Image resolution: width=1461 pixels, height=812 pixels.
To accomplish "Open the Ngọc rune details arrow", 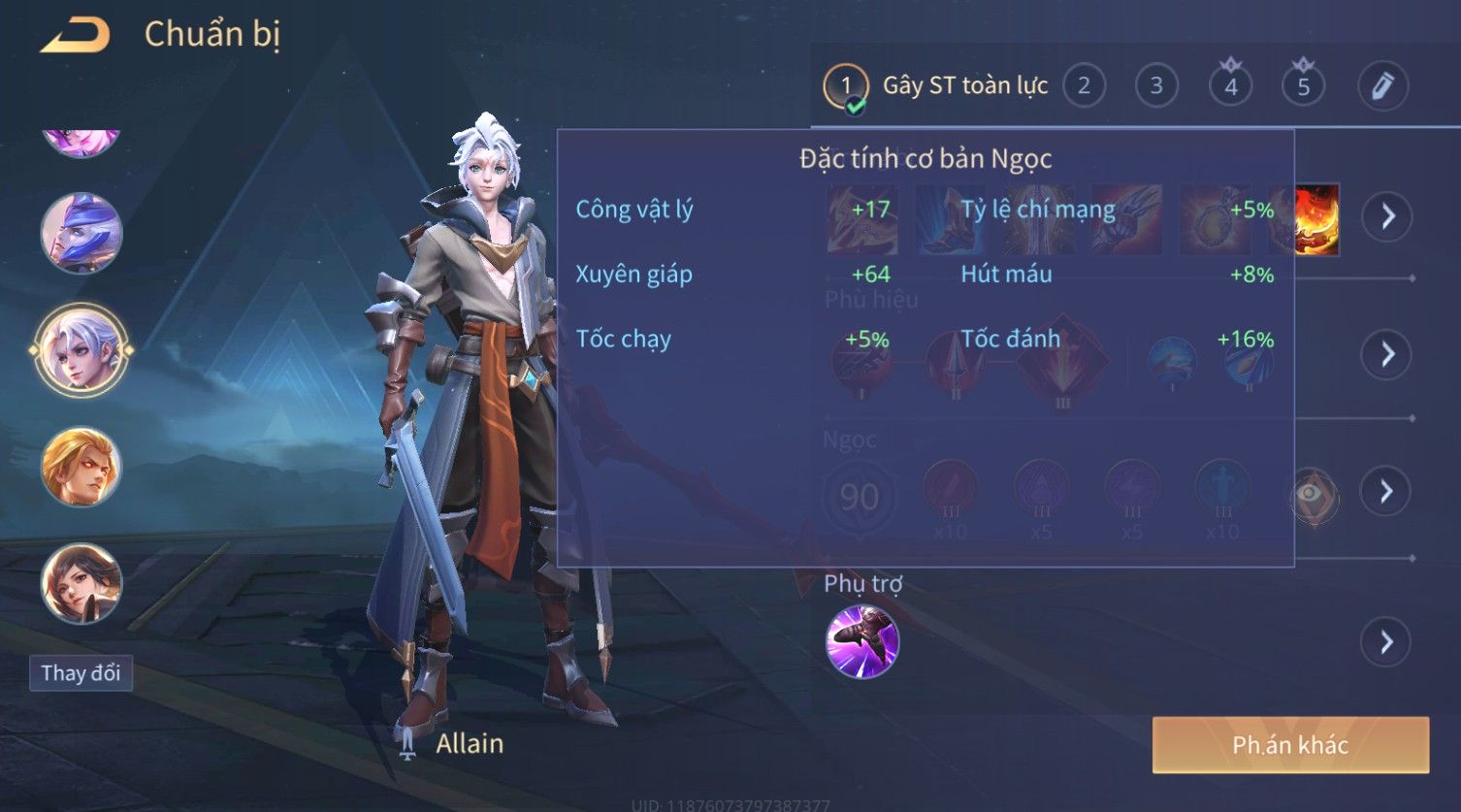I will point(1387,491).
